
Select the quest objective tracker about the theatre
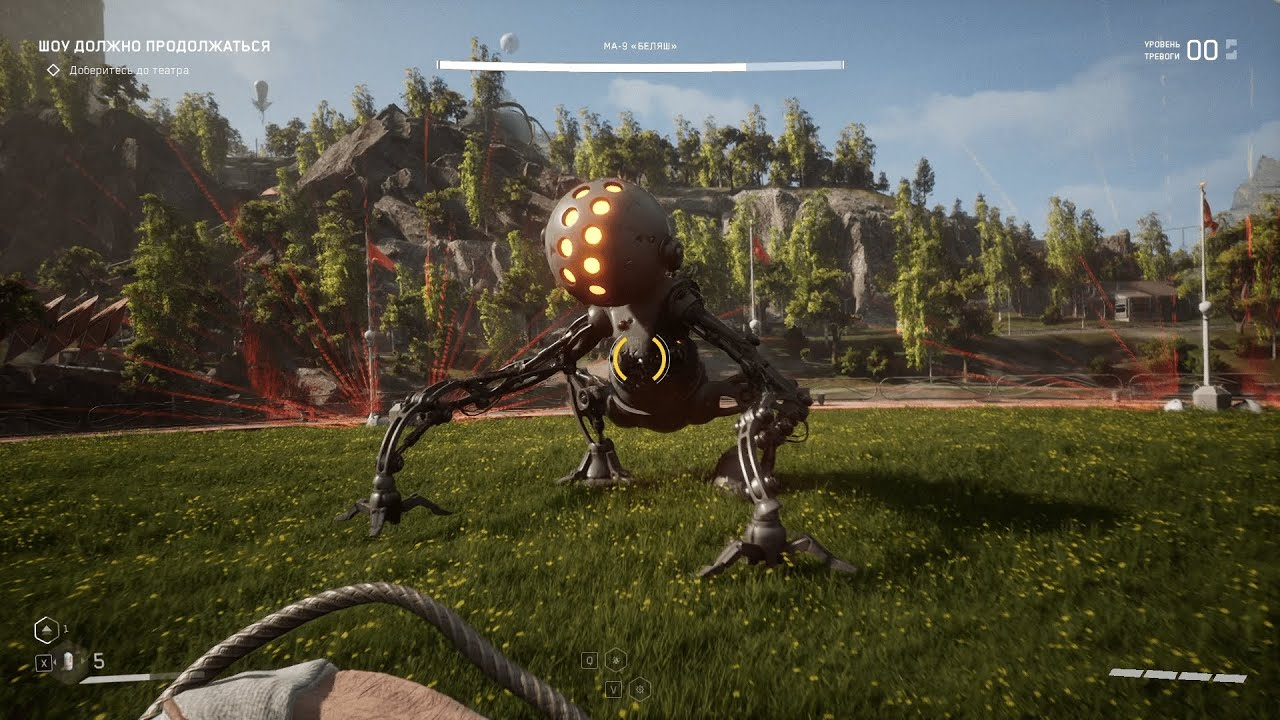[128, 71]
